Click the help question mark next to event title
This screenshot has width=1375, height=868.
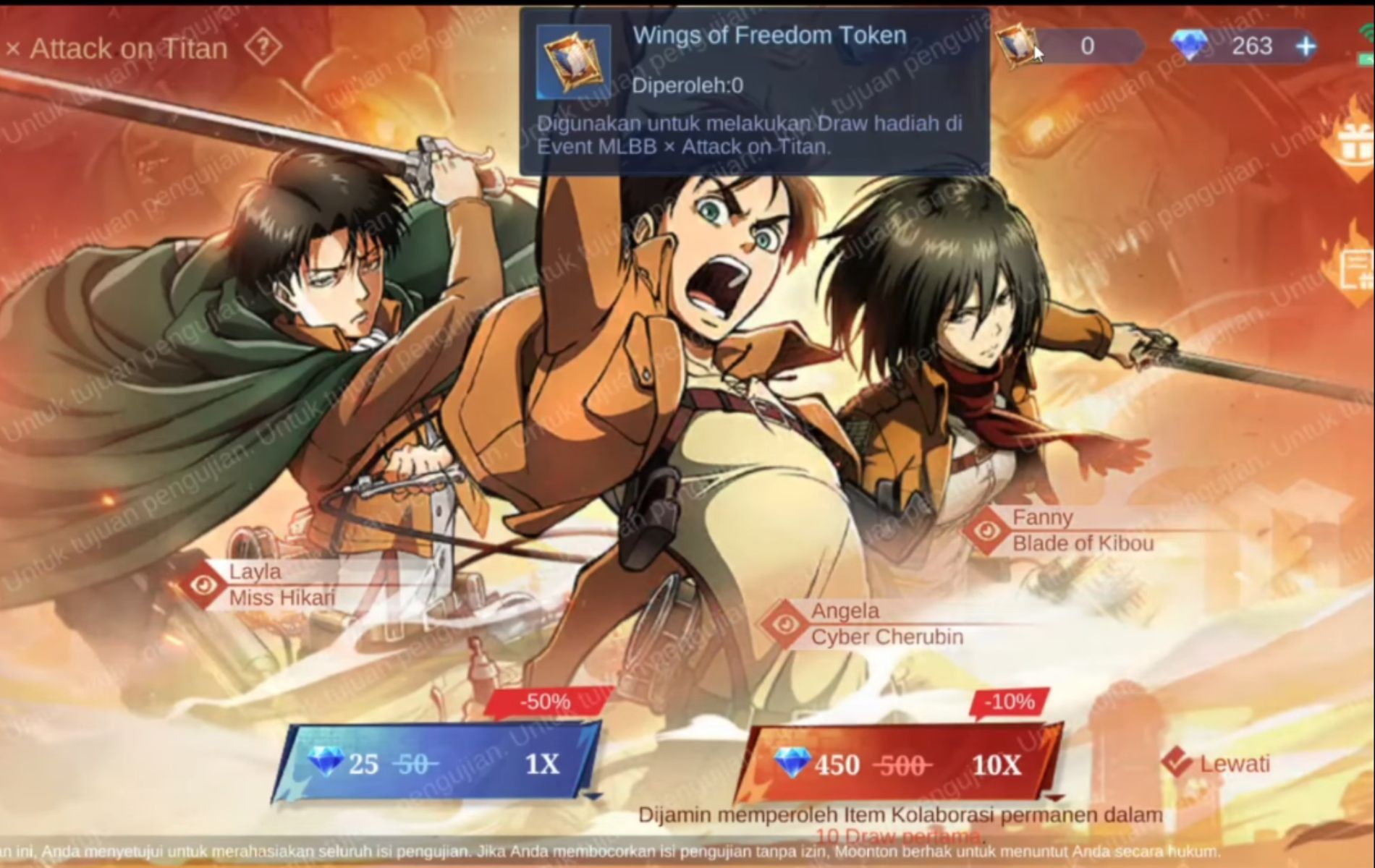(262, 48)
